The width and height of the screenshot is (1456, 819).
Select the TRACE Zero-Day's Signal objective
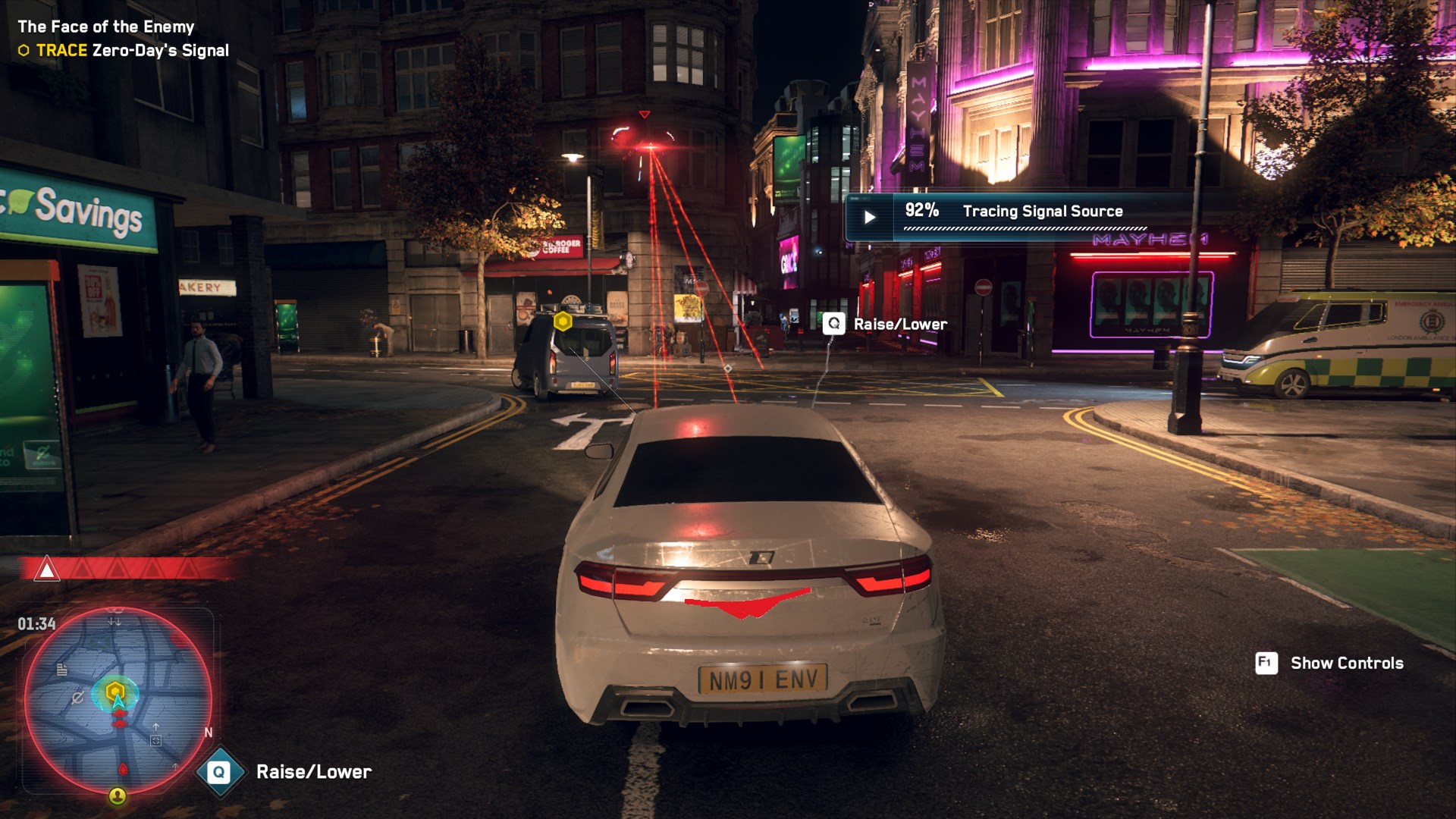(121, 50)
